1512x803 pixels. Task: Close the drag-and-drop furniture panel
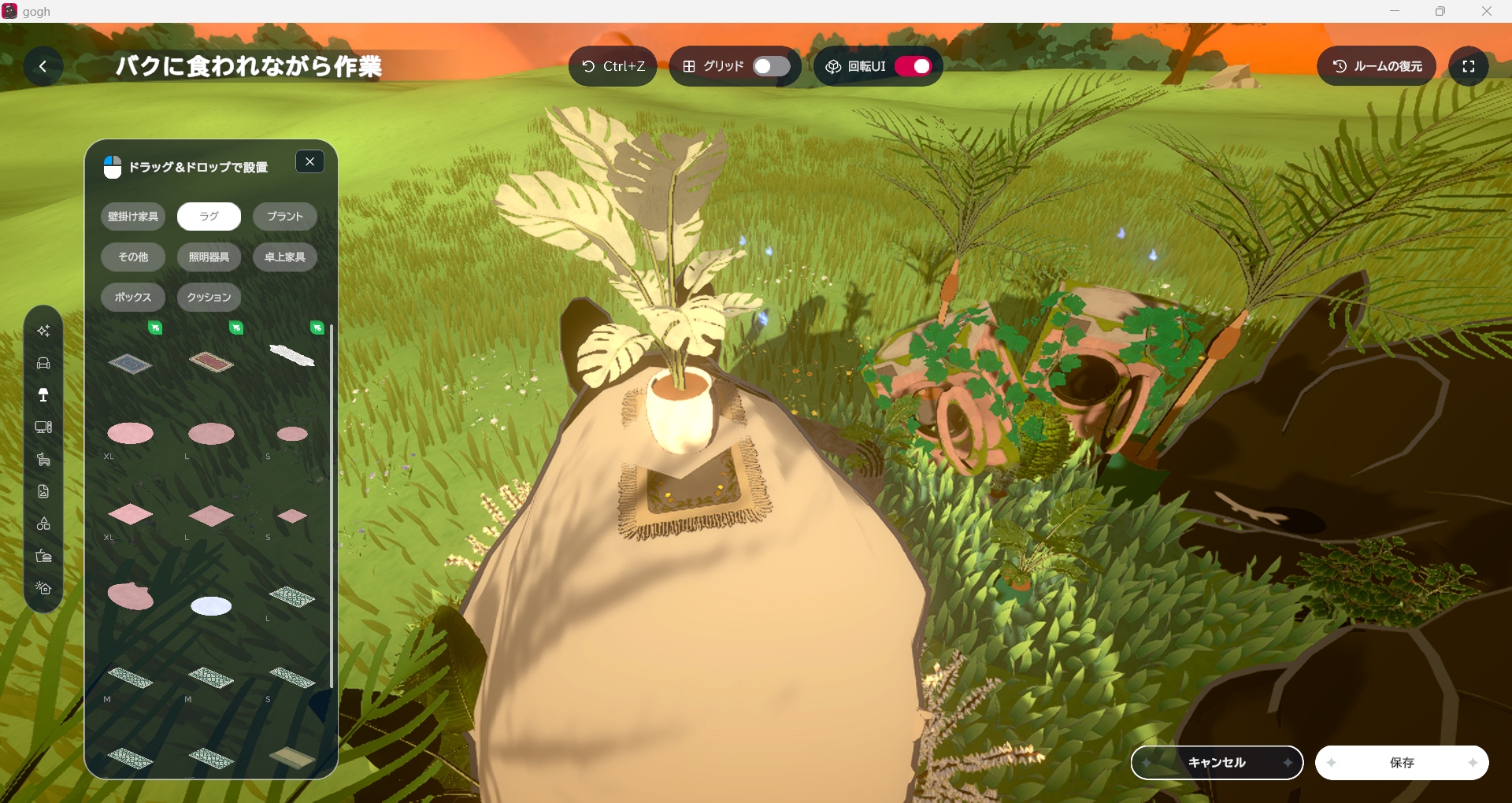tap(309, 161)
